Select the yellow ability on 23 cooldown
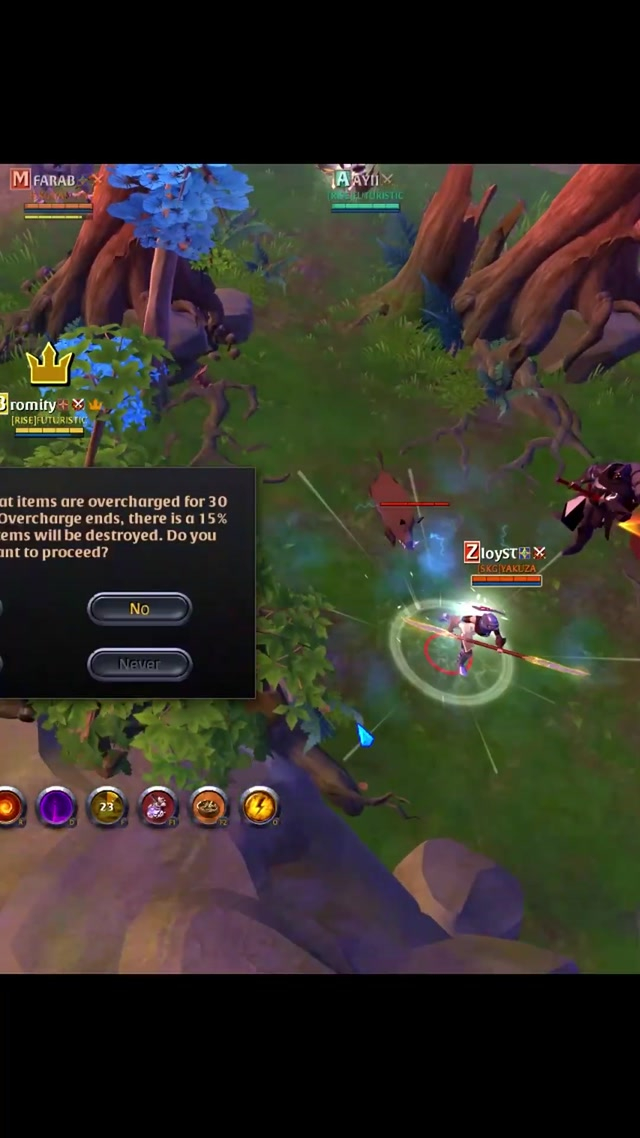Image resolution: width=640 pixels, height=1138 pixels. pyautogui.click(x=107, y=806)
